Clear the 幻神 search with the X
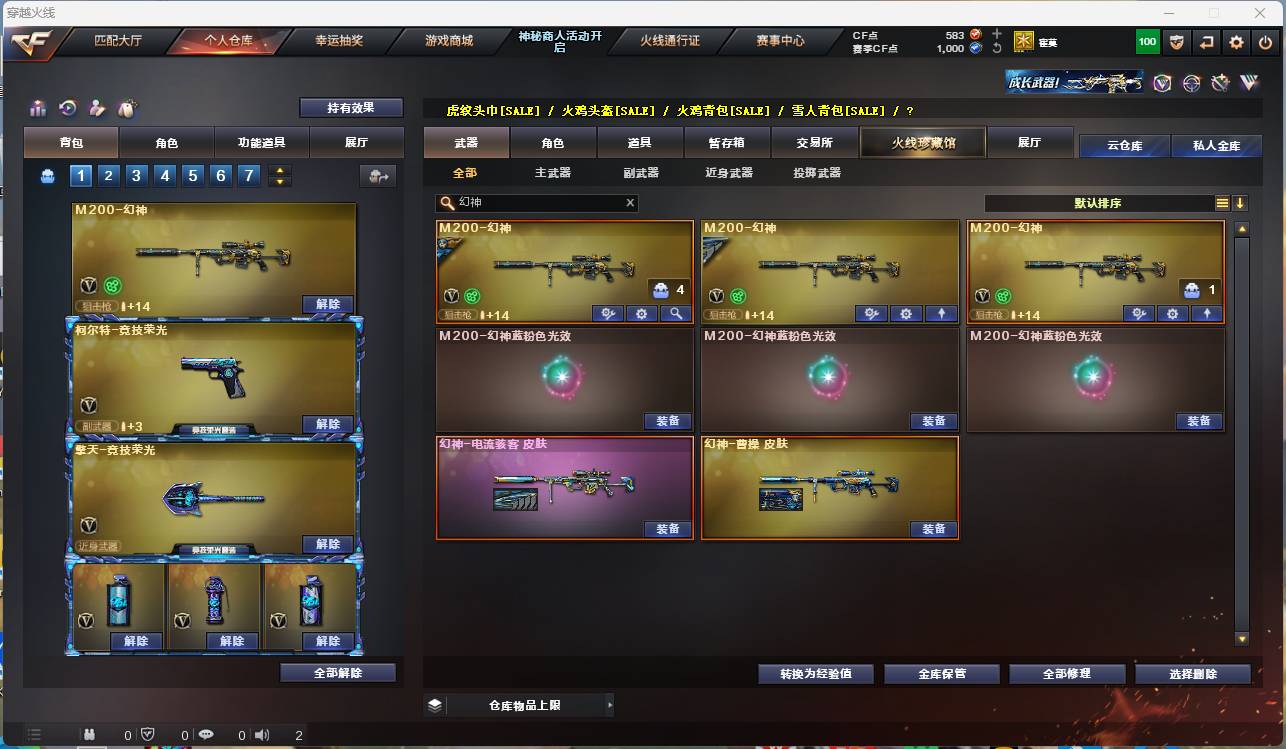1286x749 pixels. tap(630, 202)
